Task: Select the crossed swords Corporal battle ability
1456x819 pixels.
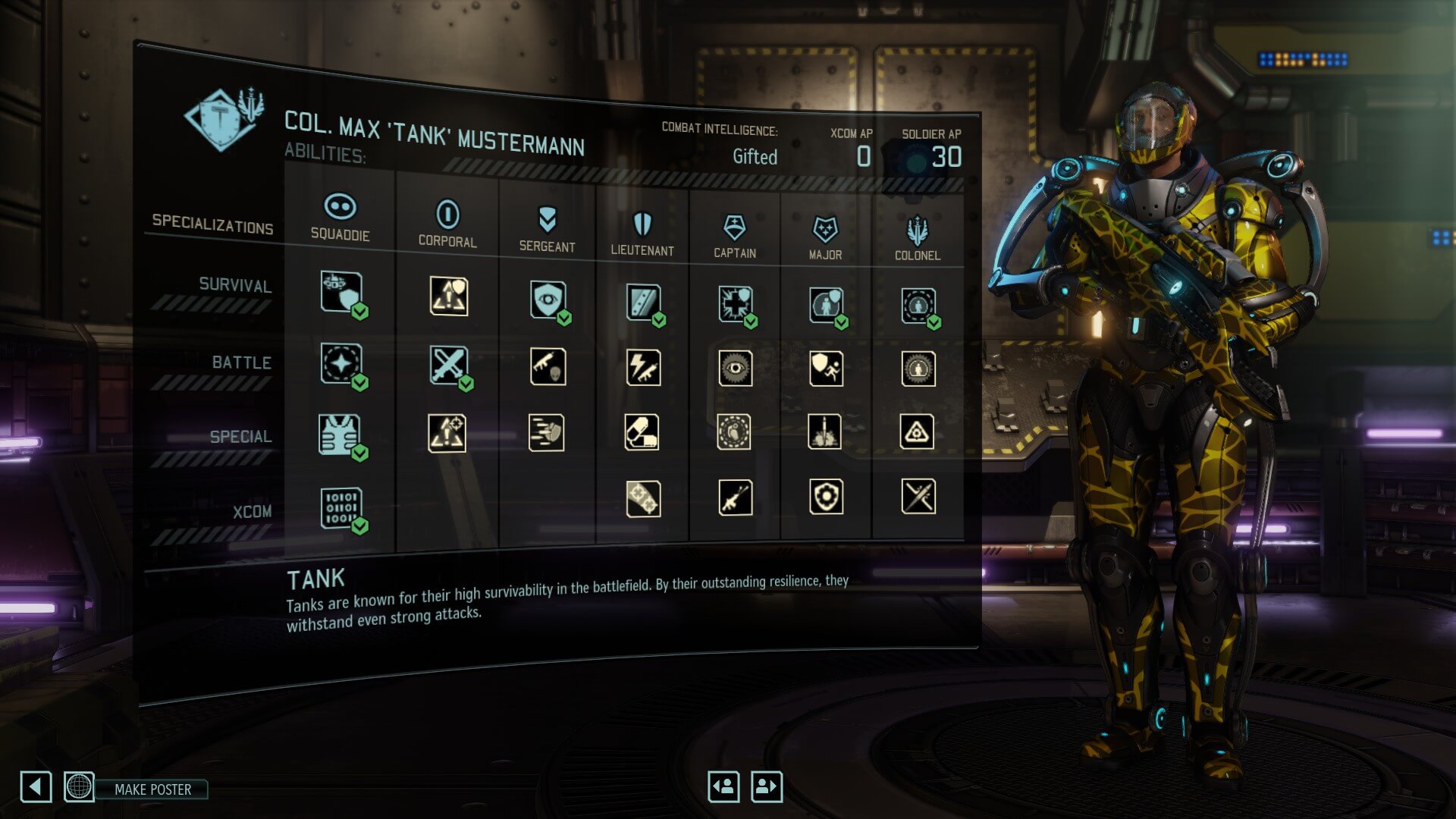Action: point(448,366)
